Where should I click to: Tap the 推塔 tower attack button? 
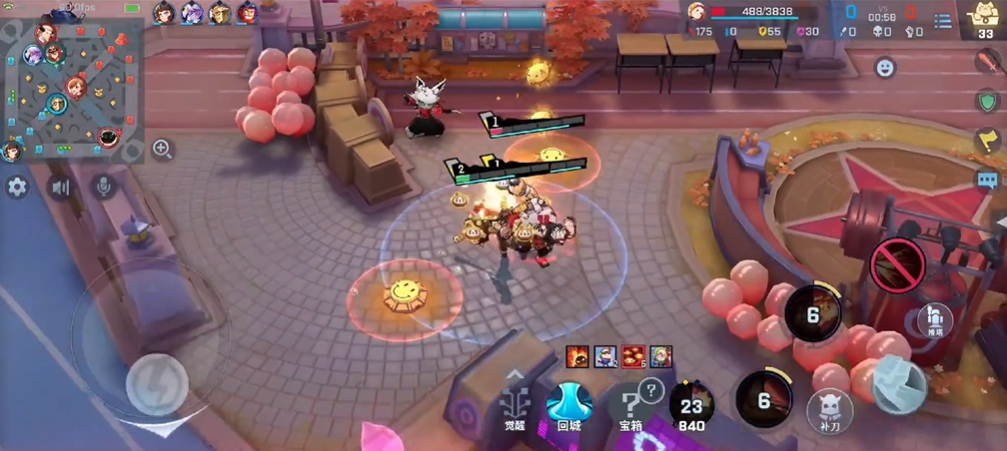coord(934,319)
